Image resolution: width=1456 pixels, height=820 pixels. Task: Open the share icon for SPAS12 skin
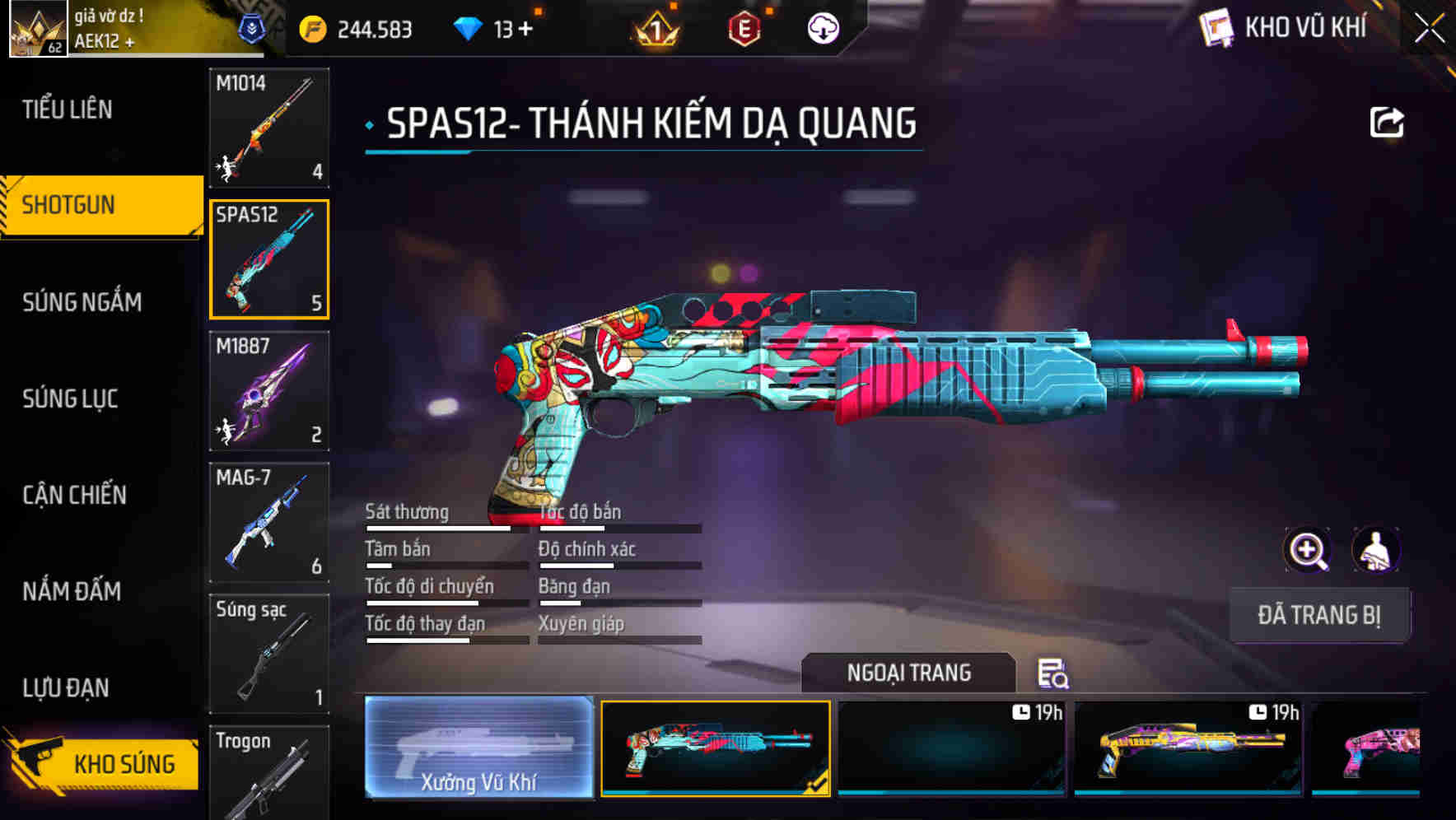coord(1388,122)
